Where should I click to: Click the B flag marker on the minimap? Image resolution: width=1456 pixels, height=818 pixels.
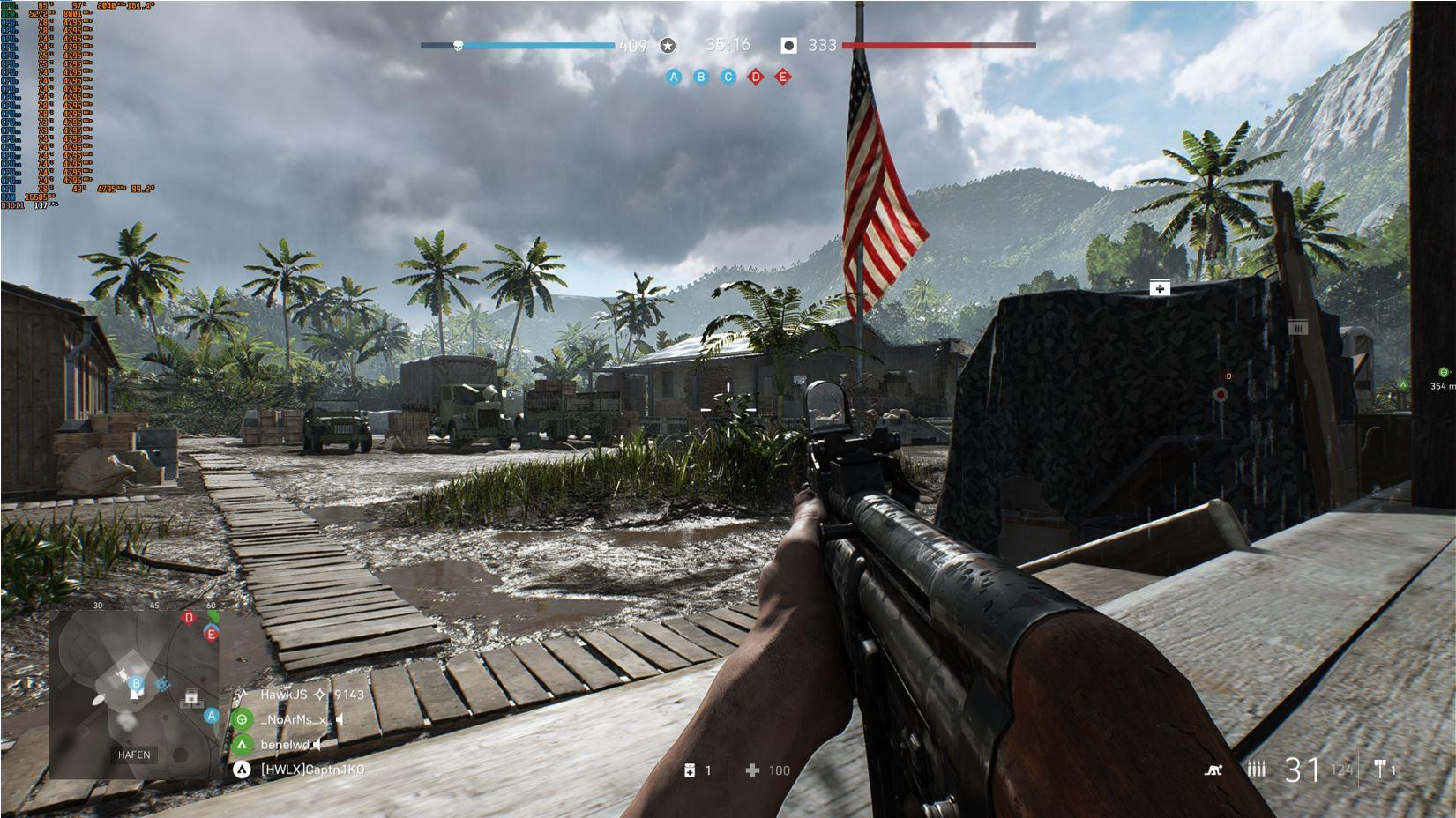click(136, 683)
